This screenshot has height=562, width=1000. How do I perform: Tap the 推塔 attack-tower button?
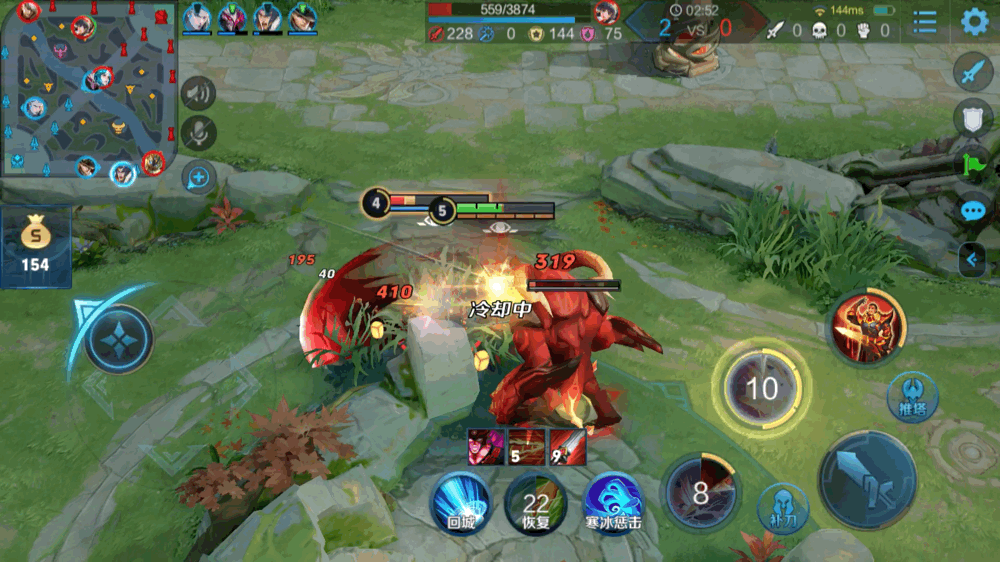click(x=912, y=396)
